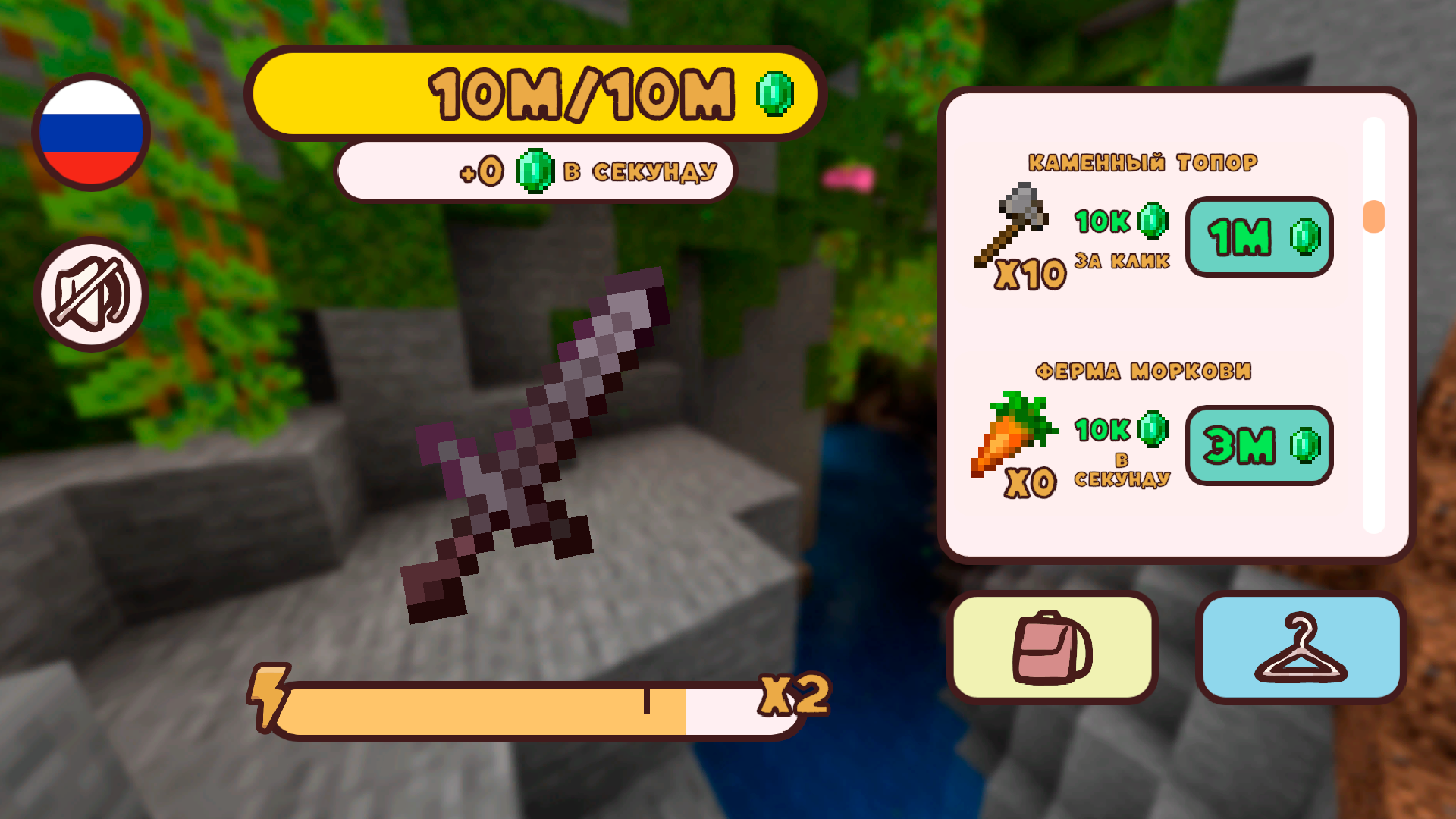Buy the carrot farm for 3M emeralds
The image size is (1456, 819).
[x=1259, y=446]
